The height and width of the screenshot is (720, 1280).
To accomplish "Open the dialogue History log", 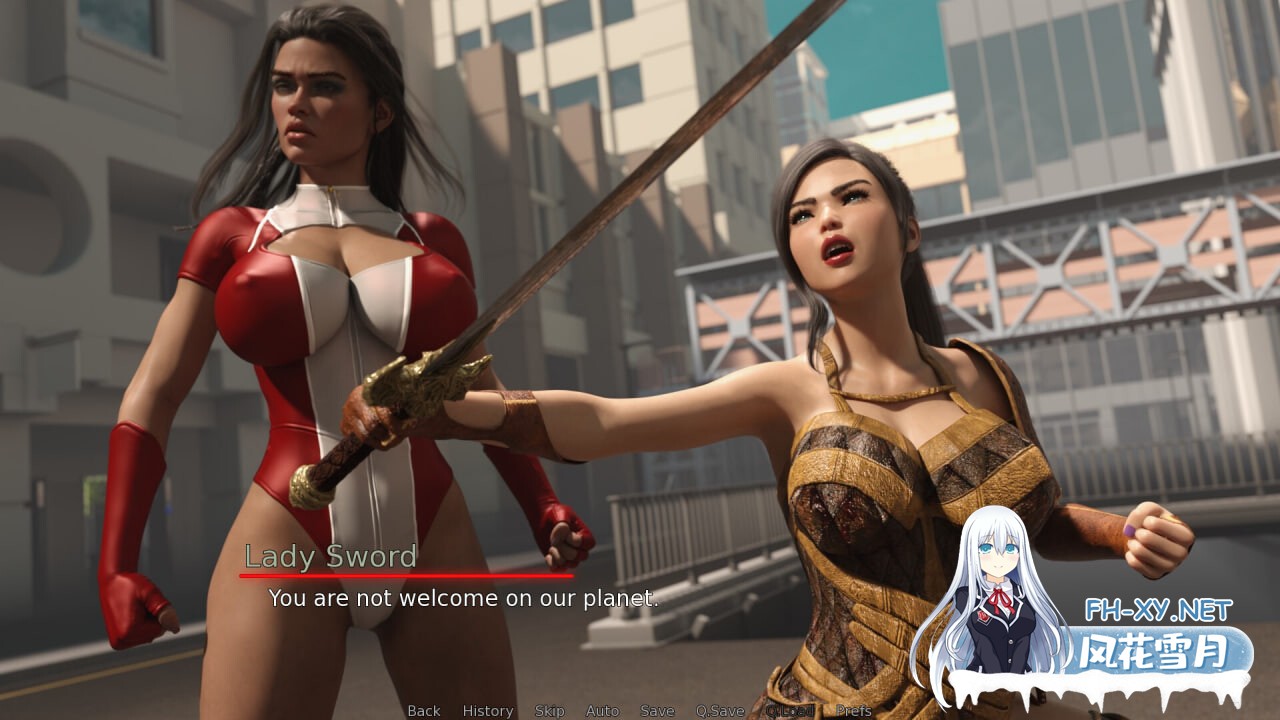I will coord(487,711).
